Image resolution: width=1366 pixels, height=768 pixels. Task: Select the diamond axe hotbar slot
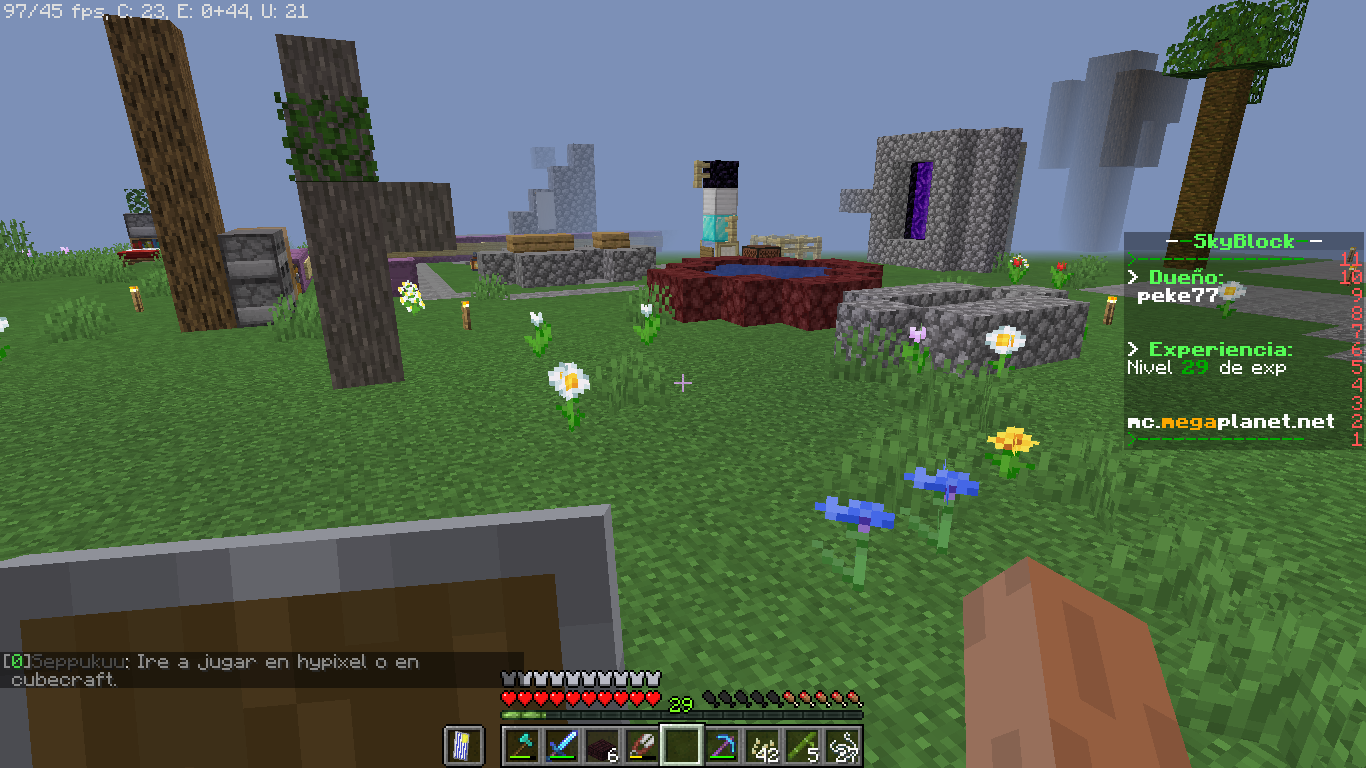pyautogui.click(x=522, y=746)
